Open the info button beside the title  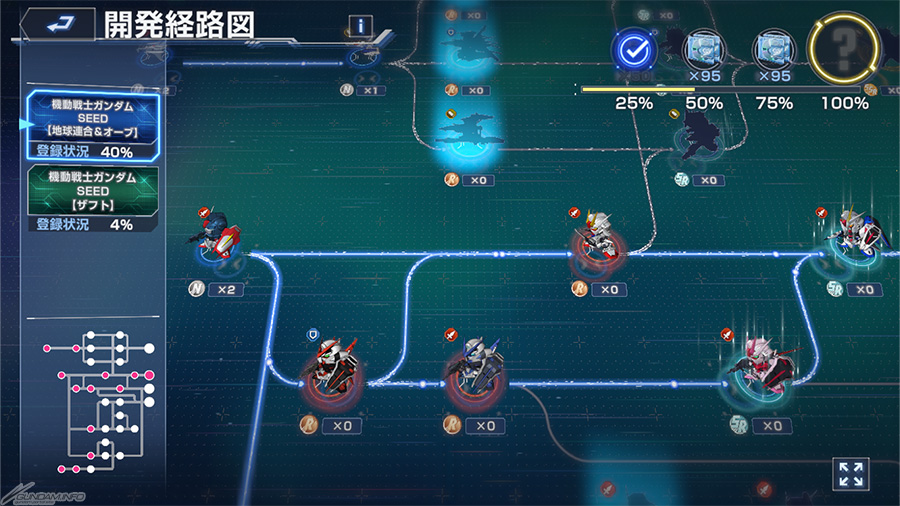(360, 27)
